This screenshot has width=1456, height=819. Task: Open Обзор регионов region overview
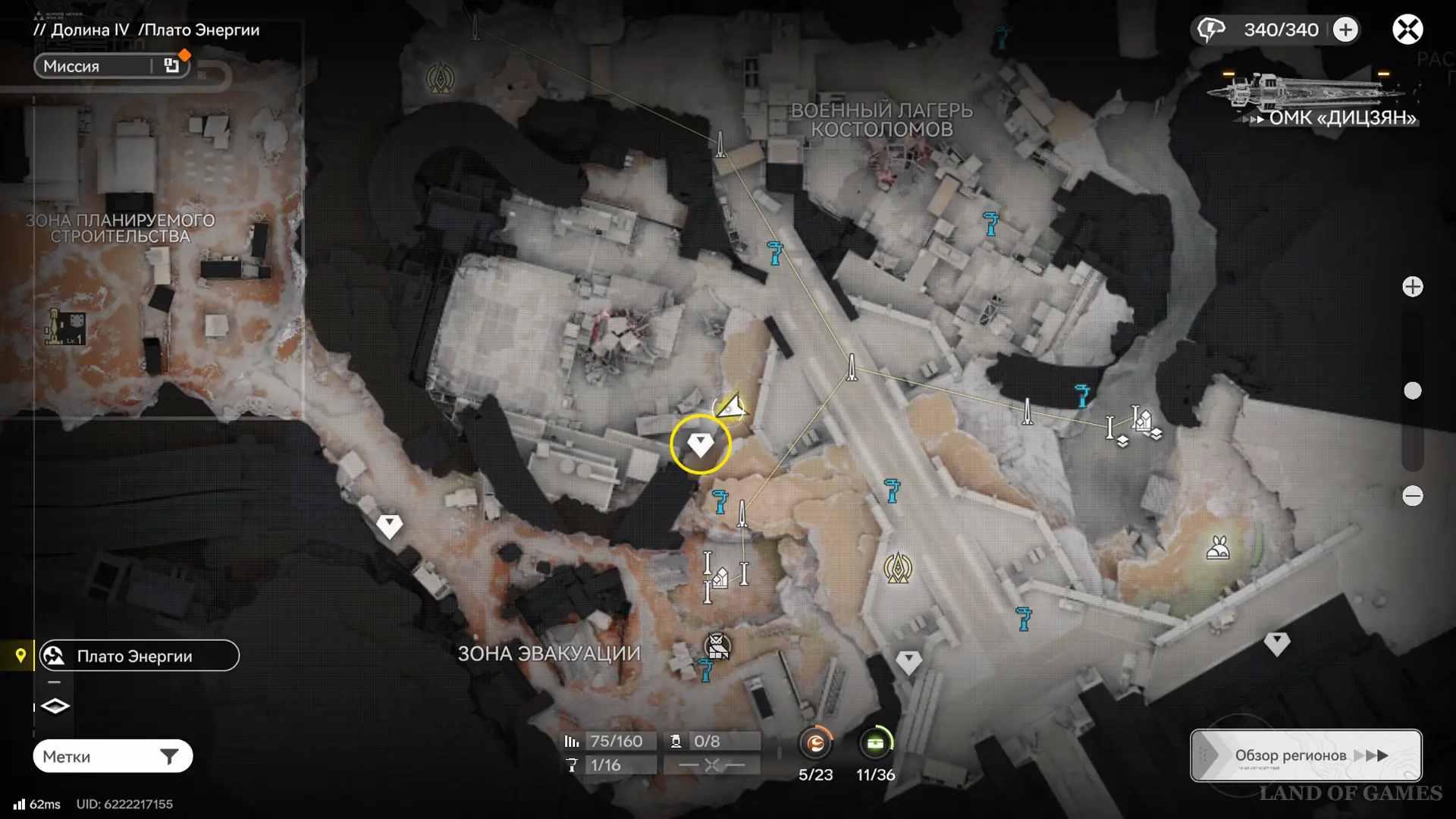1306,755
